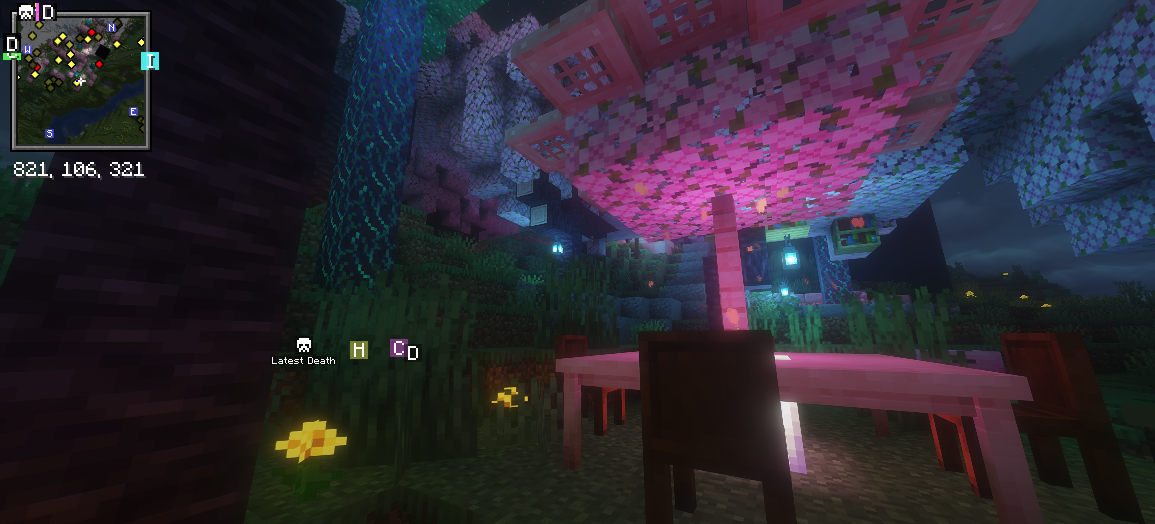This screenshot has height=524, width=1155.
Task: Choose the purple C waypoint marker
Action: click(x=398, y=348)
